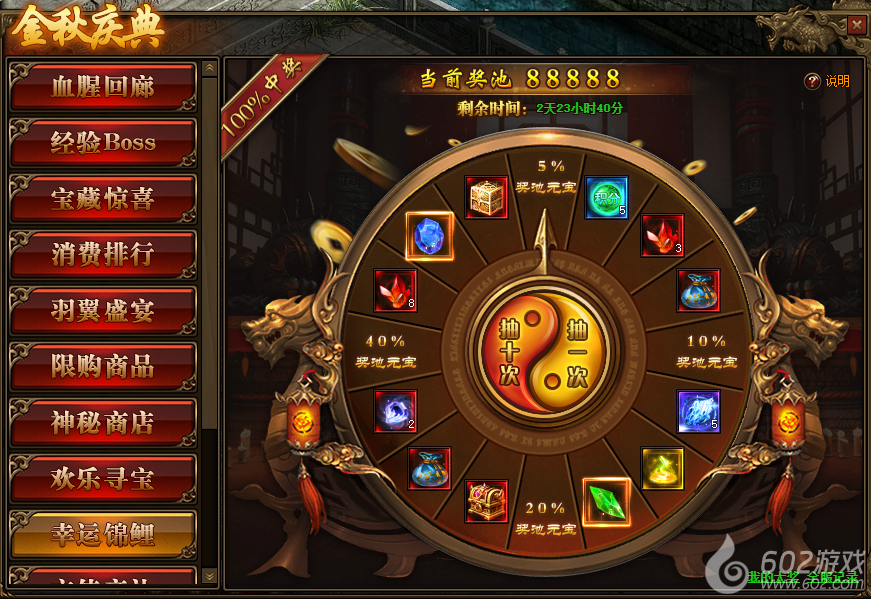871x599 pixels.
Task: Close the 金秋庆典 event window
Action: [x=856, y=25]
